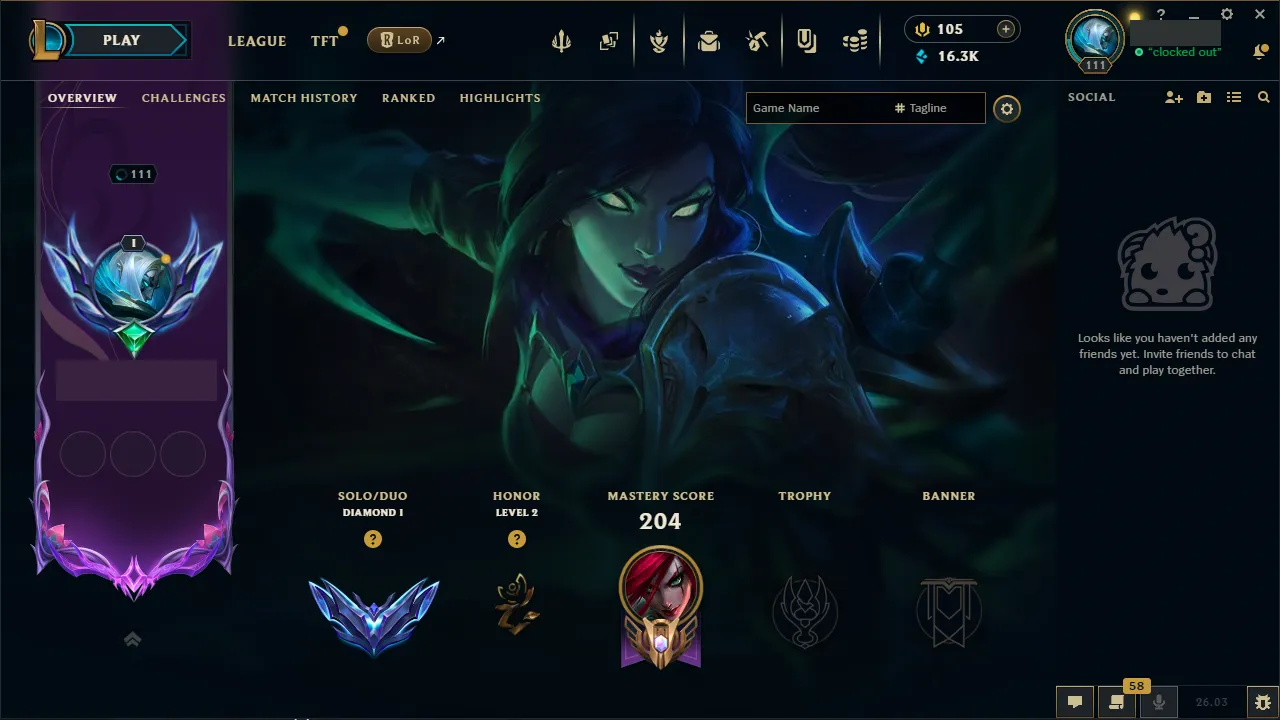1280x720 pixels.
Task: Open Collection via the stacked cards icon
Action: tap(610, 41)
